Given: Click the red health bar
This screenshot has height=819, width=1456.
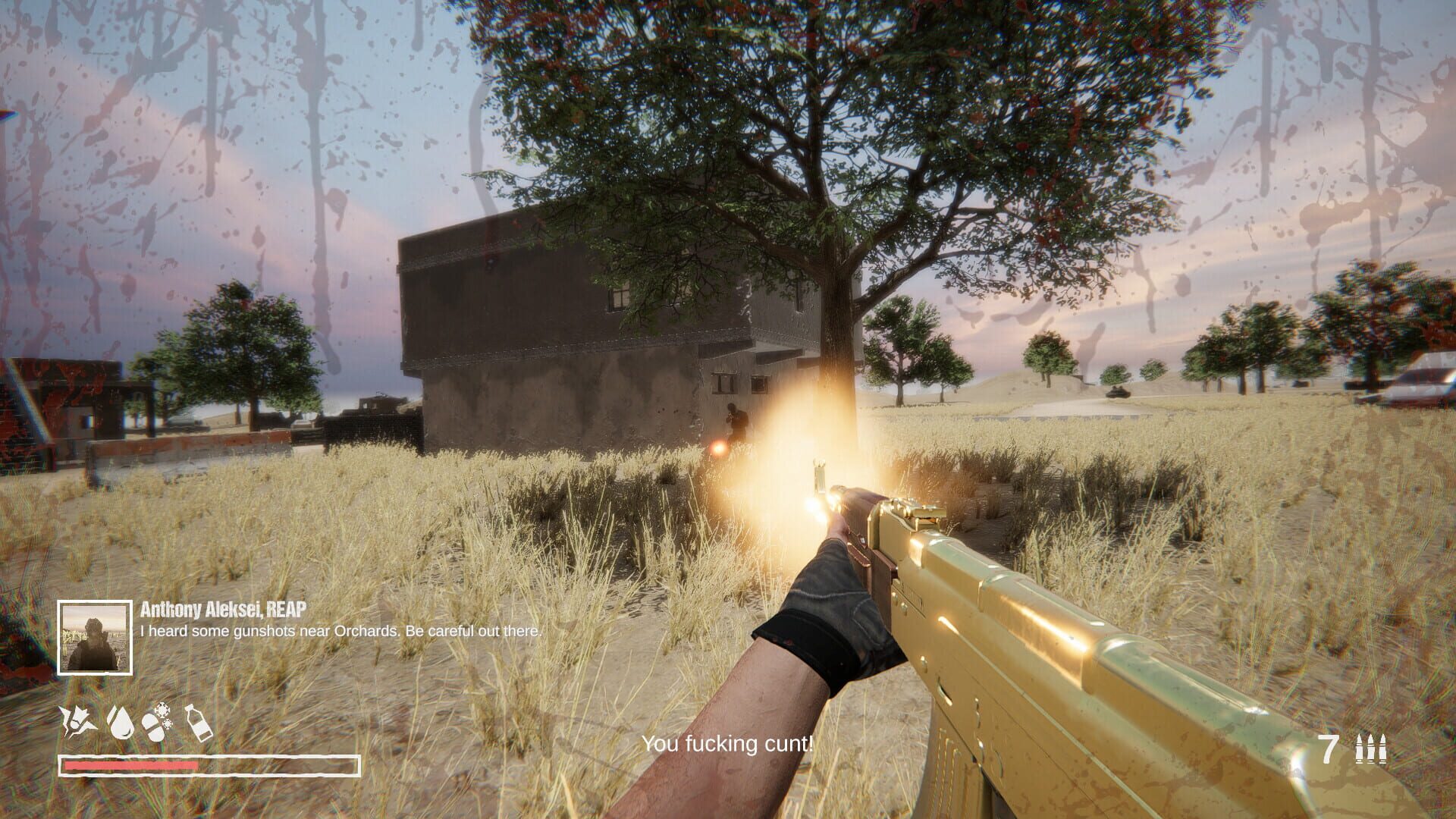Looking at the screenshot, I should tap(129, 767).
